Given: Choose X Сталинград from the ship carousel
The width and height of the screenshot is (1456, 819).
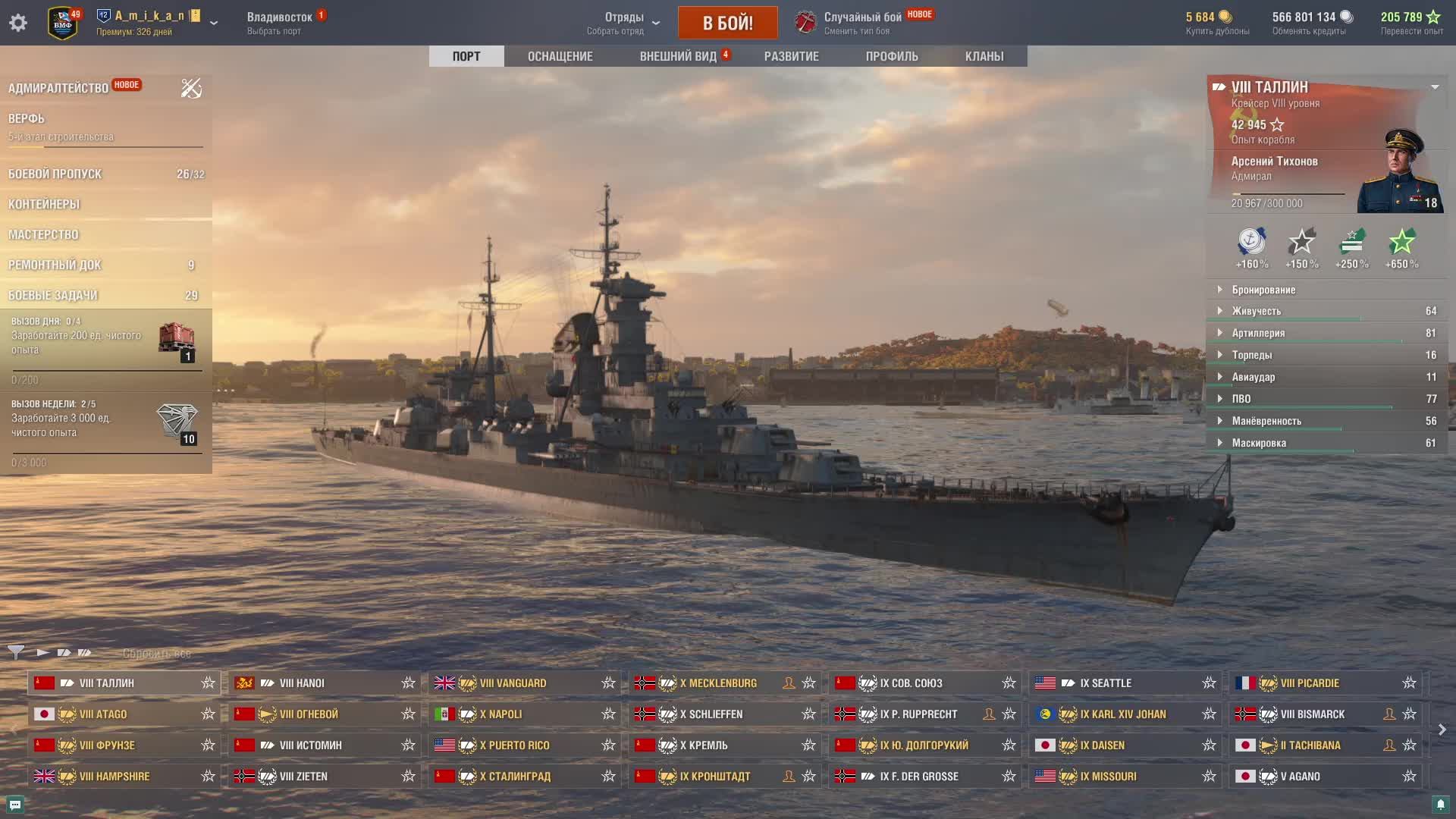Looking at the screenshot, I should tap(515, 777).
